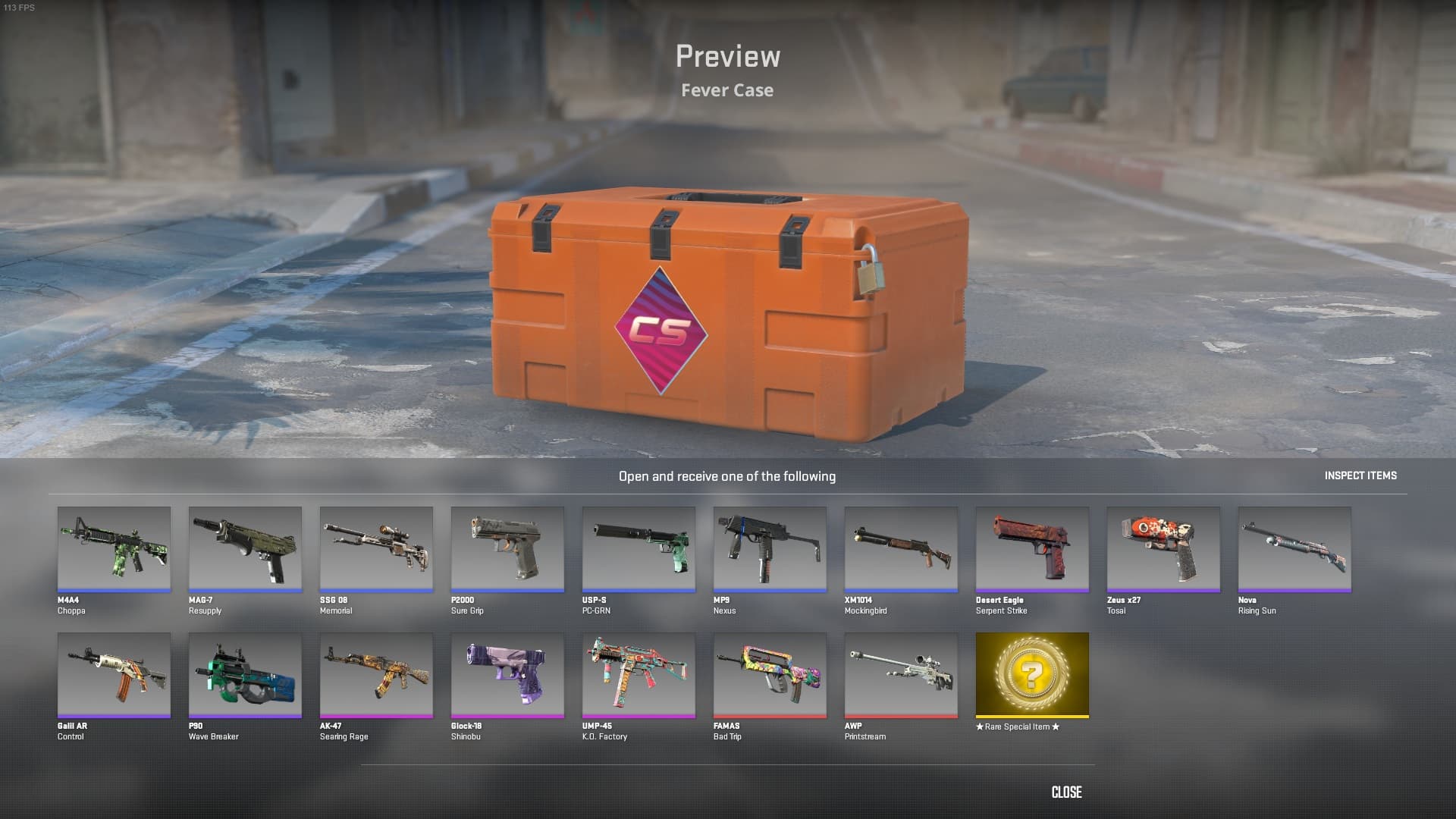The height and width of the screenshot is (819, 1456).
Task: View the MP9 Nexus skin
Action: (x=770, y=549)
